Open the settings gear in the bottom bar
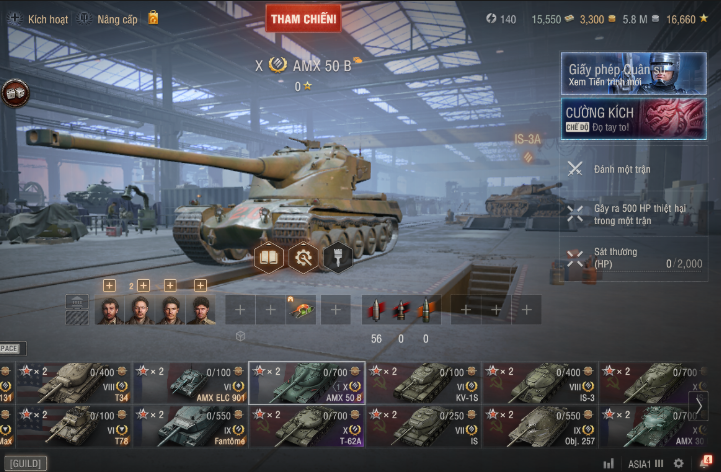This screenshot has width=721, height=472. [678, 463]
